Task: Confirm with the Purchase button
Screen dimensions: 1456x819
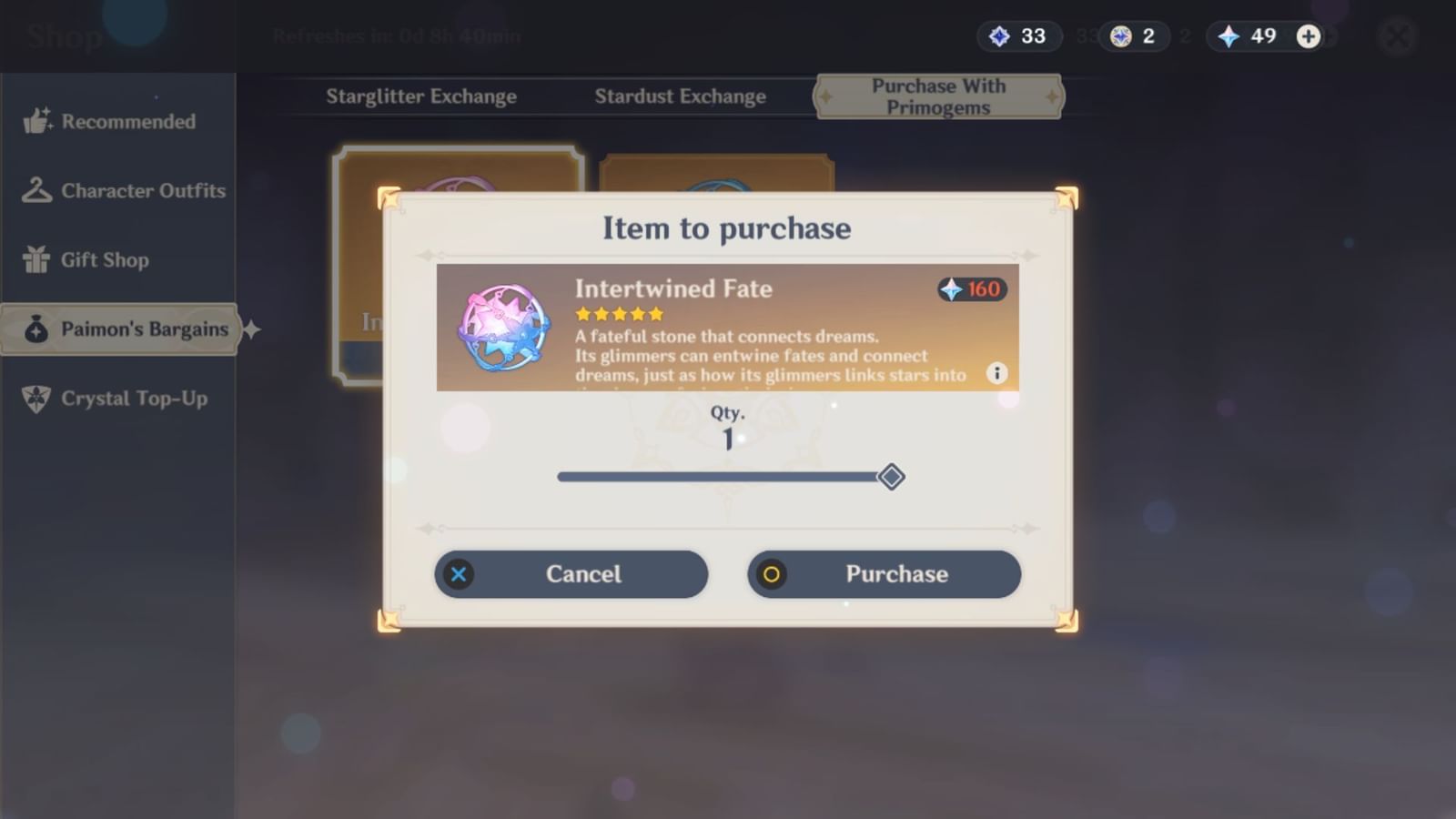Action: [884, 574]
